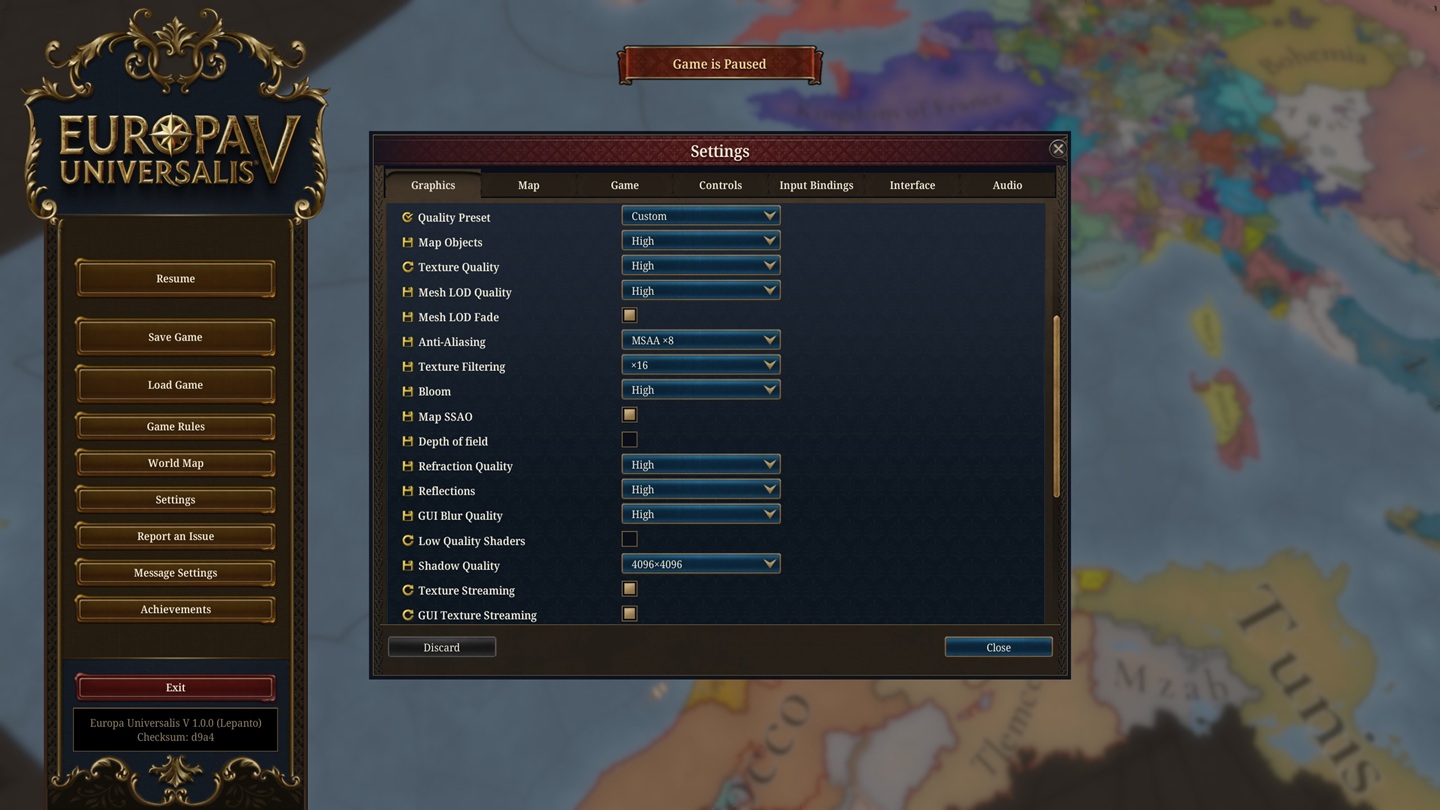
Task: Toggle the Depth of field checkbox
Action: pos(629,440)
